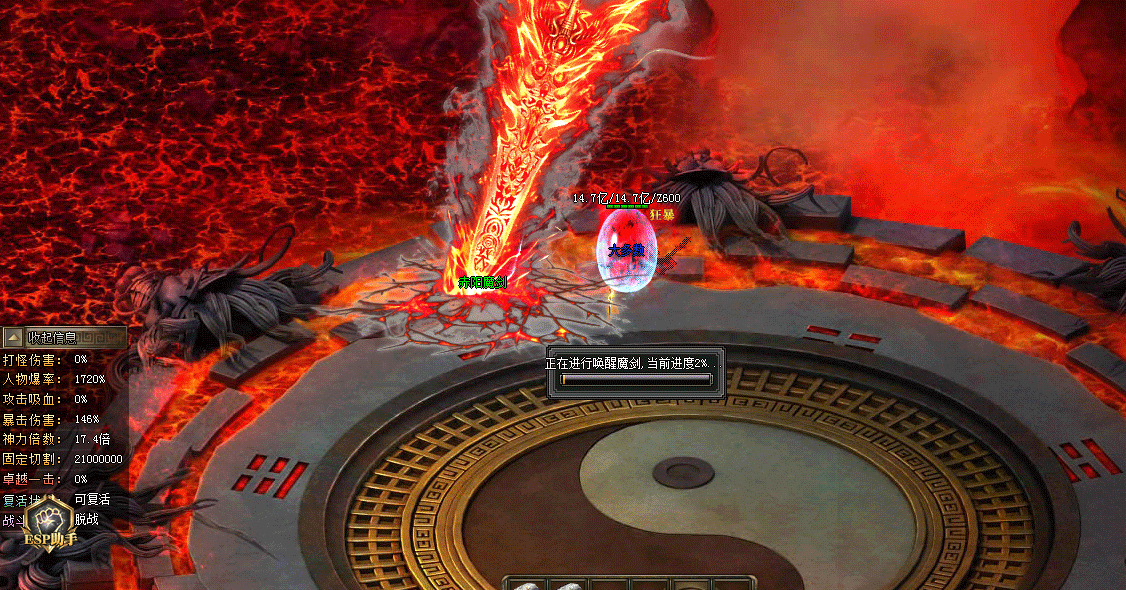Image resolution: width=1126 pixels, height=590 pixels.
Task: Collapse the 收起信息 stats panel
Action: pos(13,338)
